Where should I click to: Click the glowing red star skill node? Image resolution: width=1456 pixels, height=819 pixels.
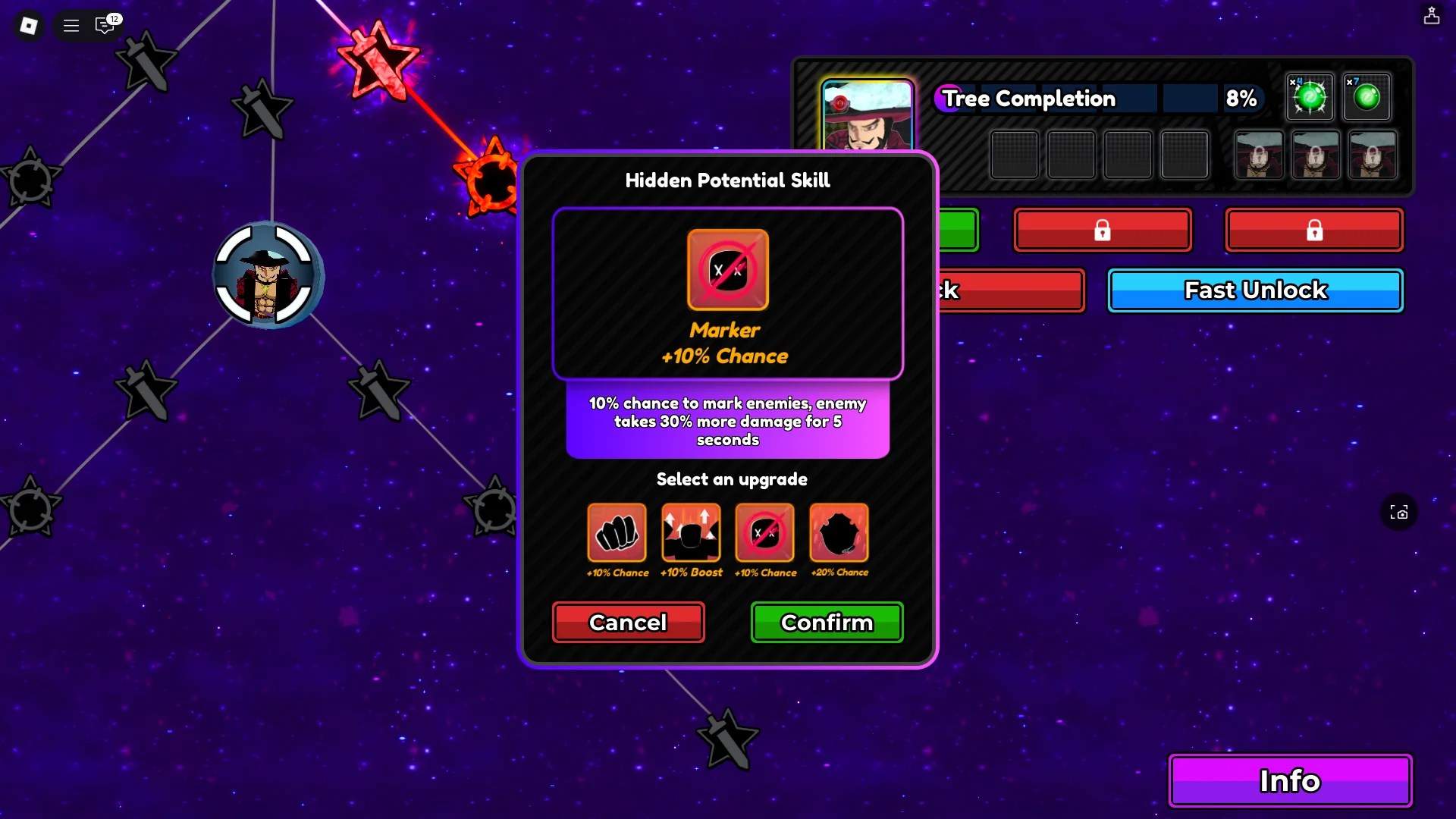[x=378, y=61]
